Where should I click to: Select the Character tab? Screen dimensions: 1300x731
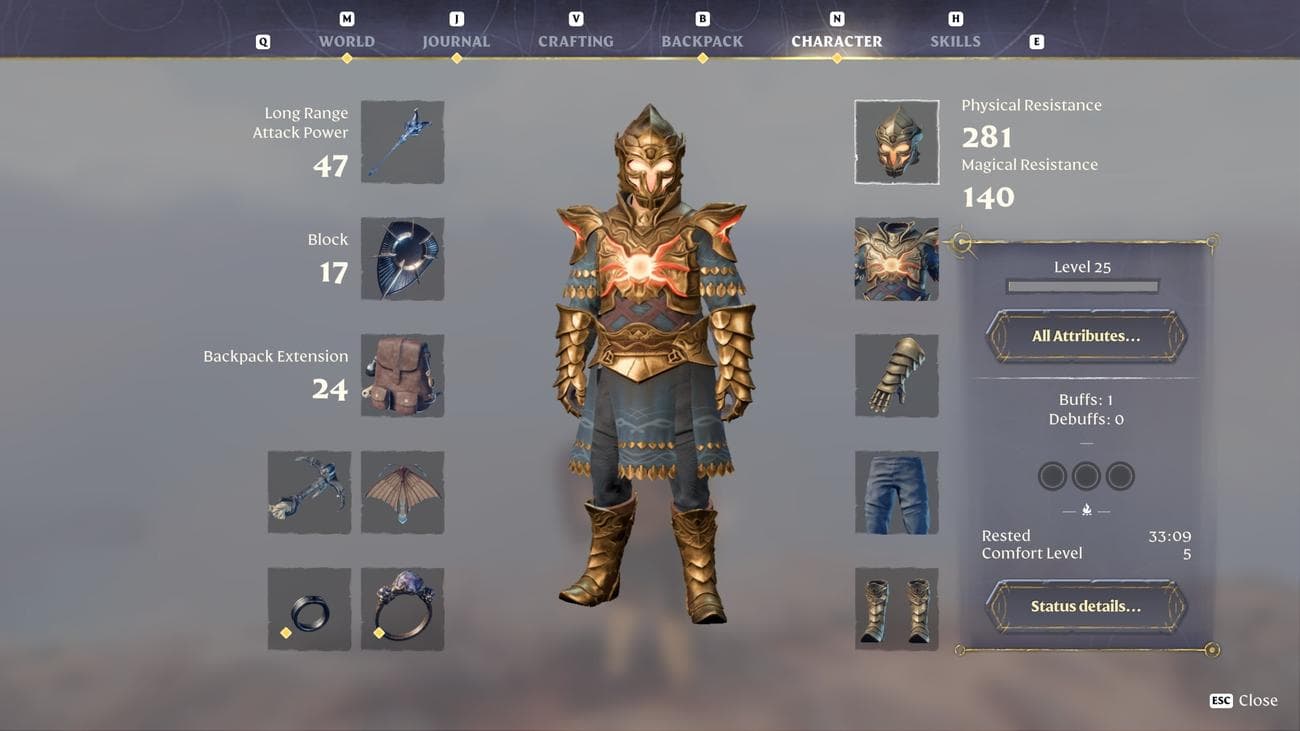tap(836, 42)
